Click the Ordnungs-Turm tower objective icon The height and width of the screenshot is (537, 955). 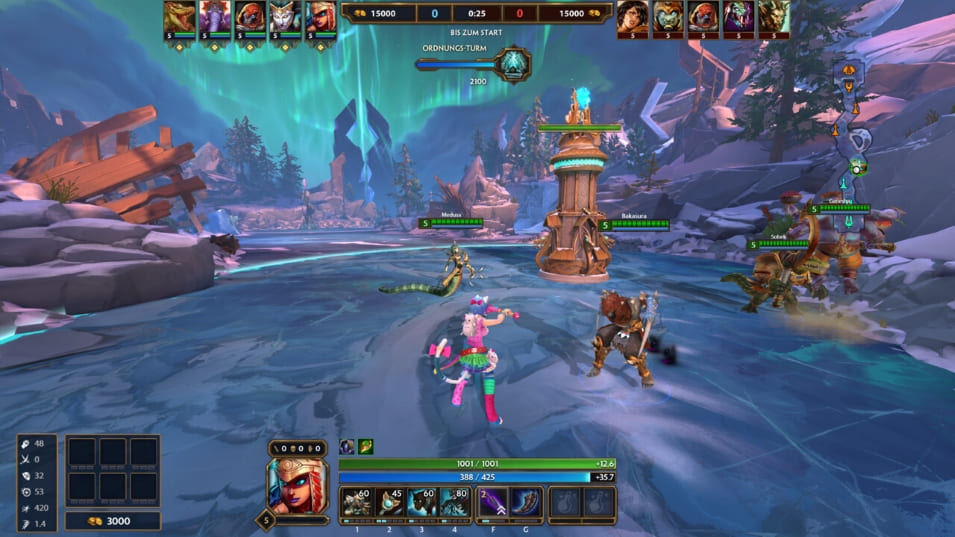click(514, 65)
